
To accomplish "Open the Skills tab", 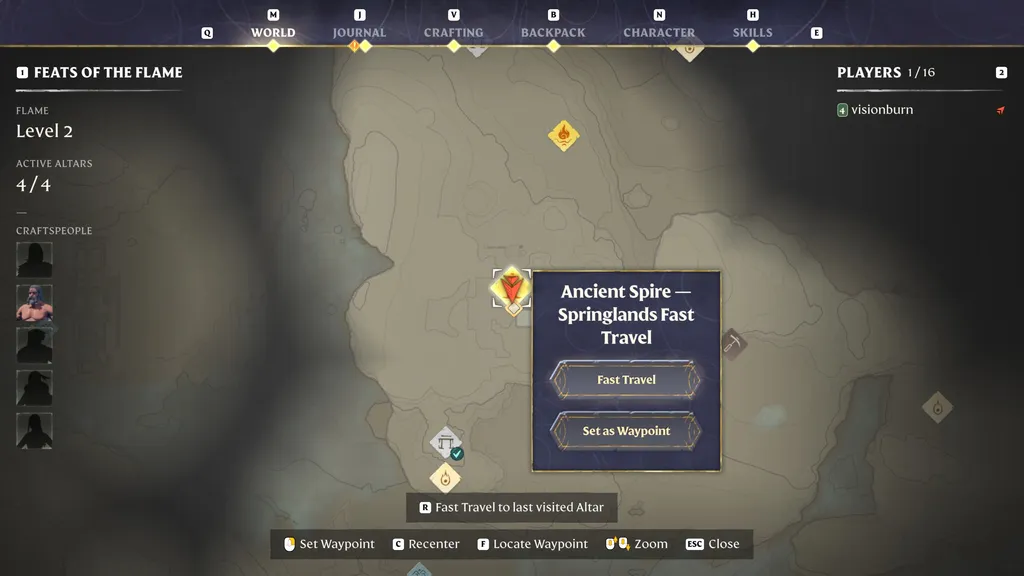I will pos(752,33).
